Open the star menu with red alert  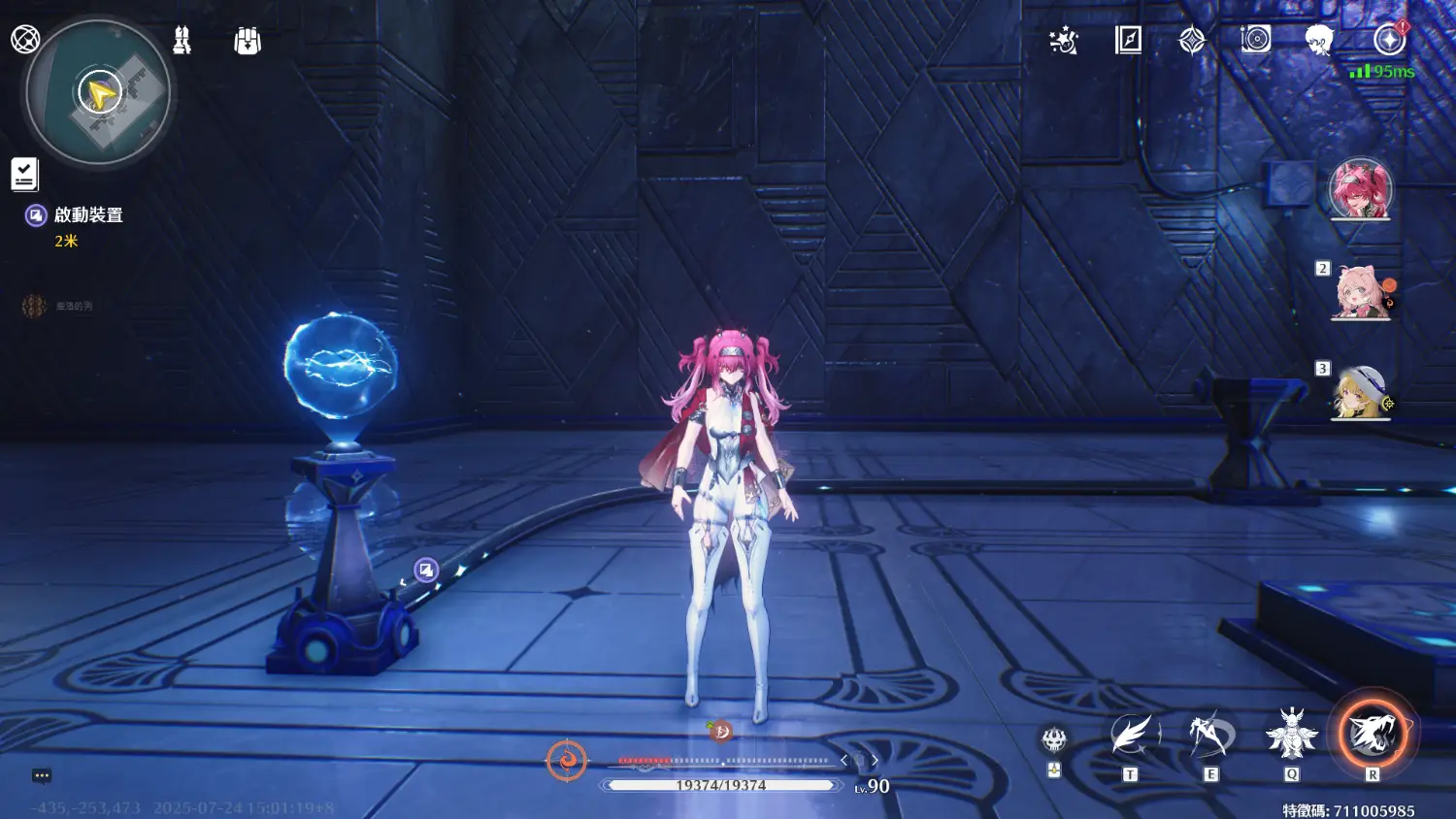click(1389, 40)
